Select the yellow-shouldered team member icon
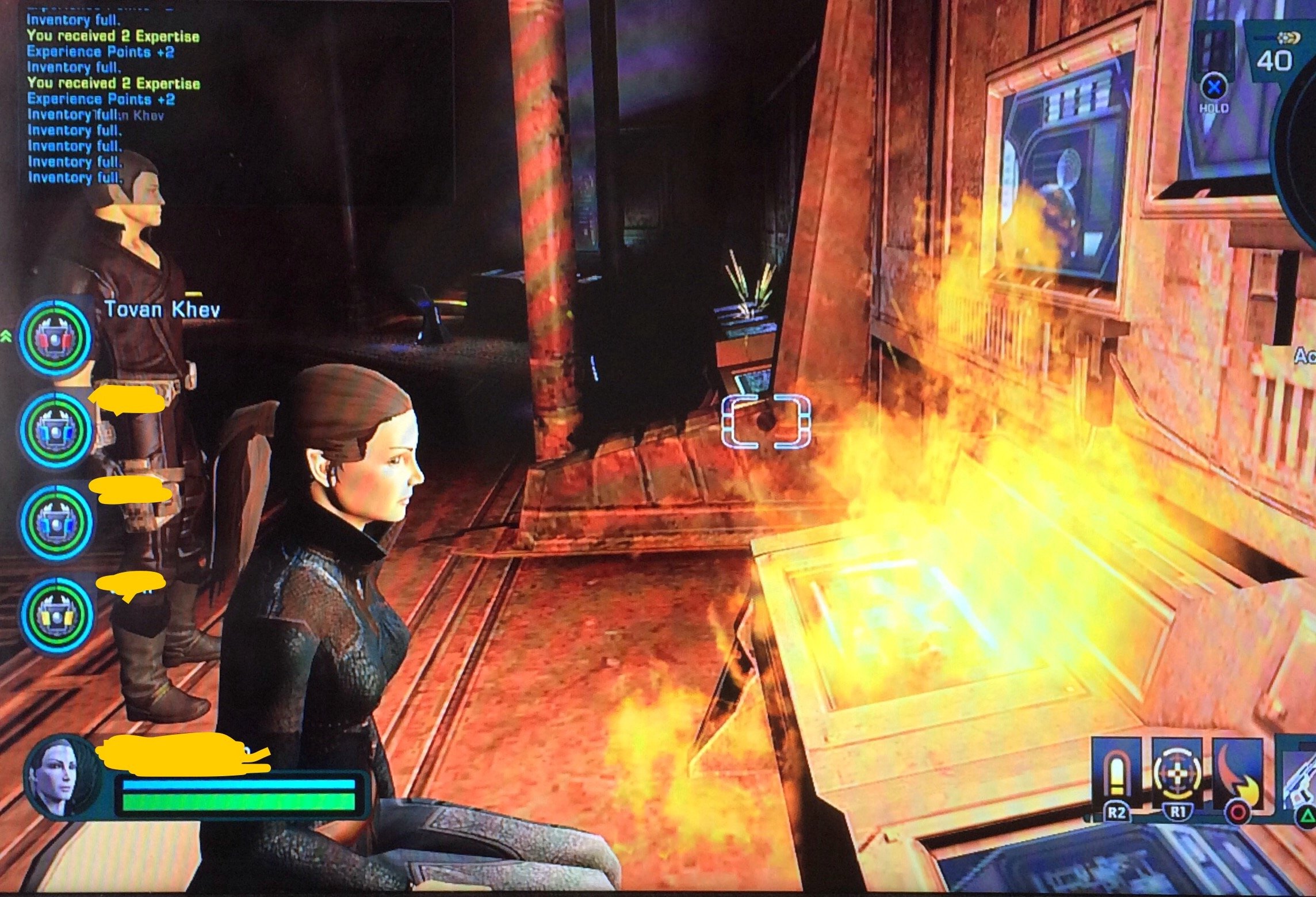Viewport: 1316px width, 897px height. click(56, 614)
